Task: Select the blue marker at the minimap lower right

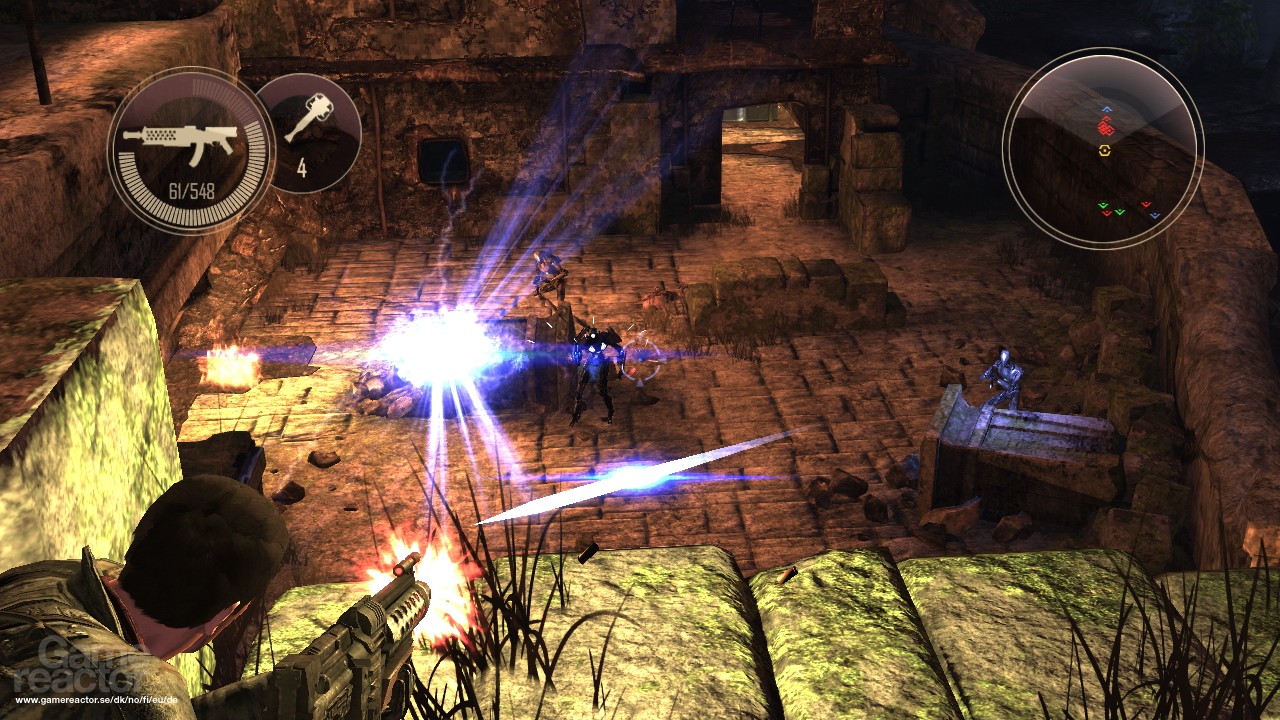Action: pyautogui.click(x=1154, y=215)
